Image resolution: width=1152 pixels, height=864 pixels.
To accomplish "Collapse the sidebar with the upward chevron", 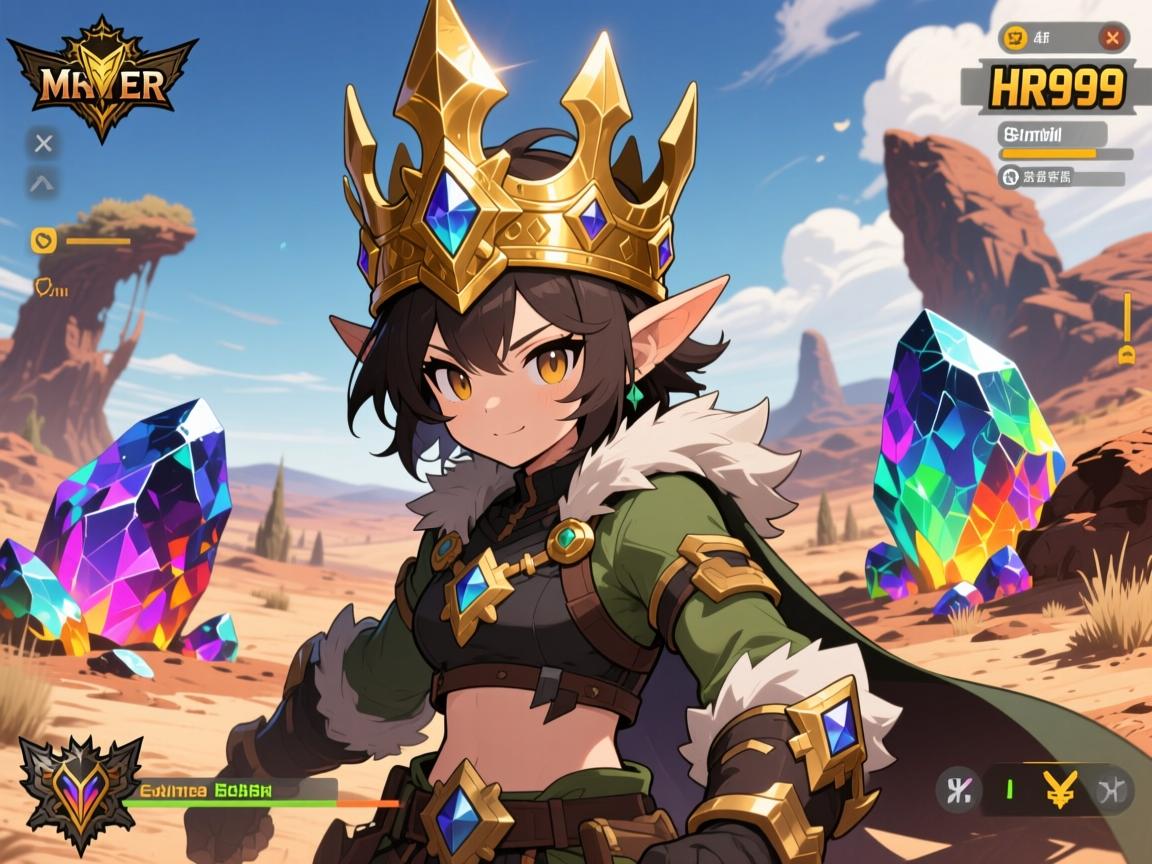I will coord(43,183).
